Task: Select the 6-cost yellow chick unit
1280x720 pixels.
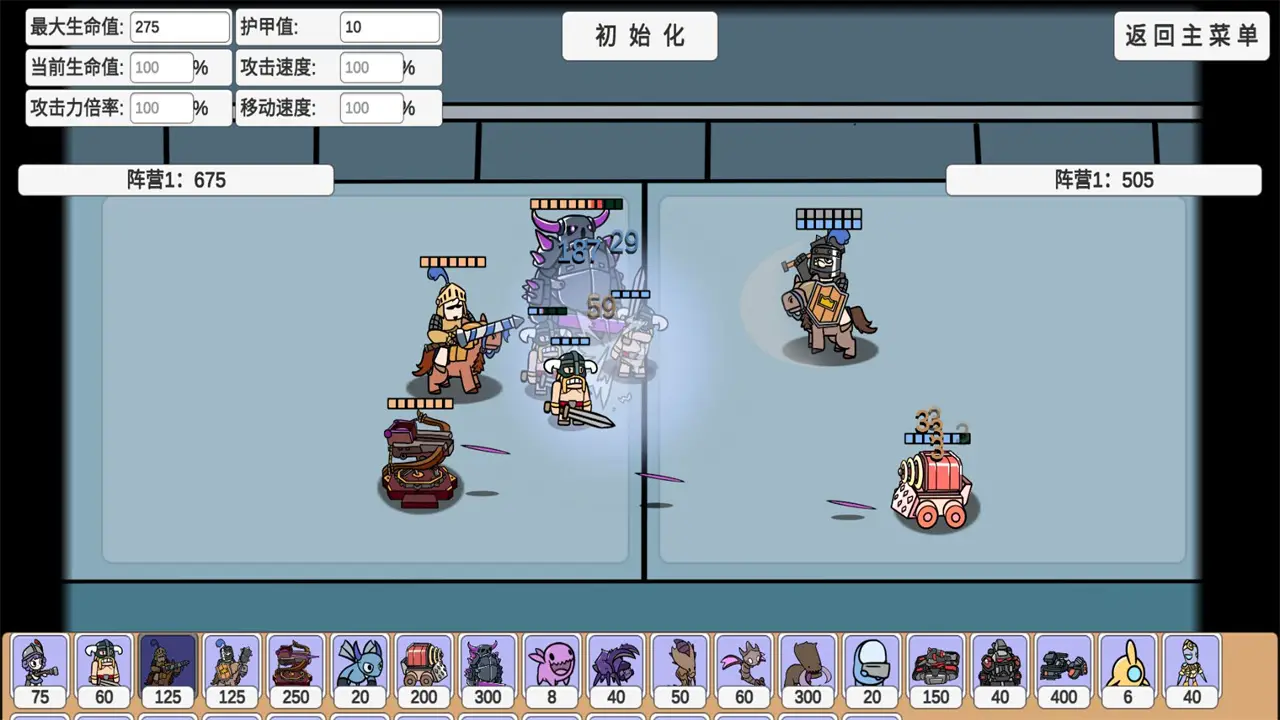Action: click(x=1127, y=670)
